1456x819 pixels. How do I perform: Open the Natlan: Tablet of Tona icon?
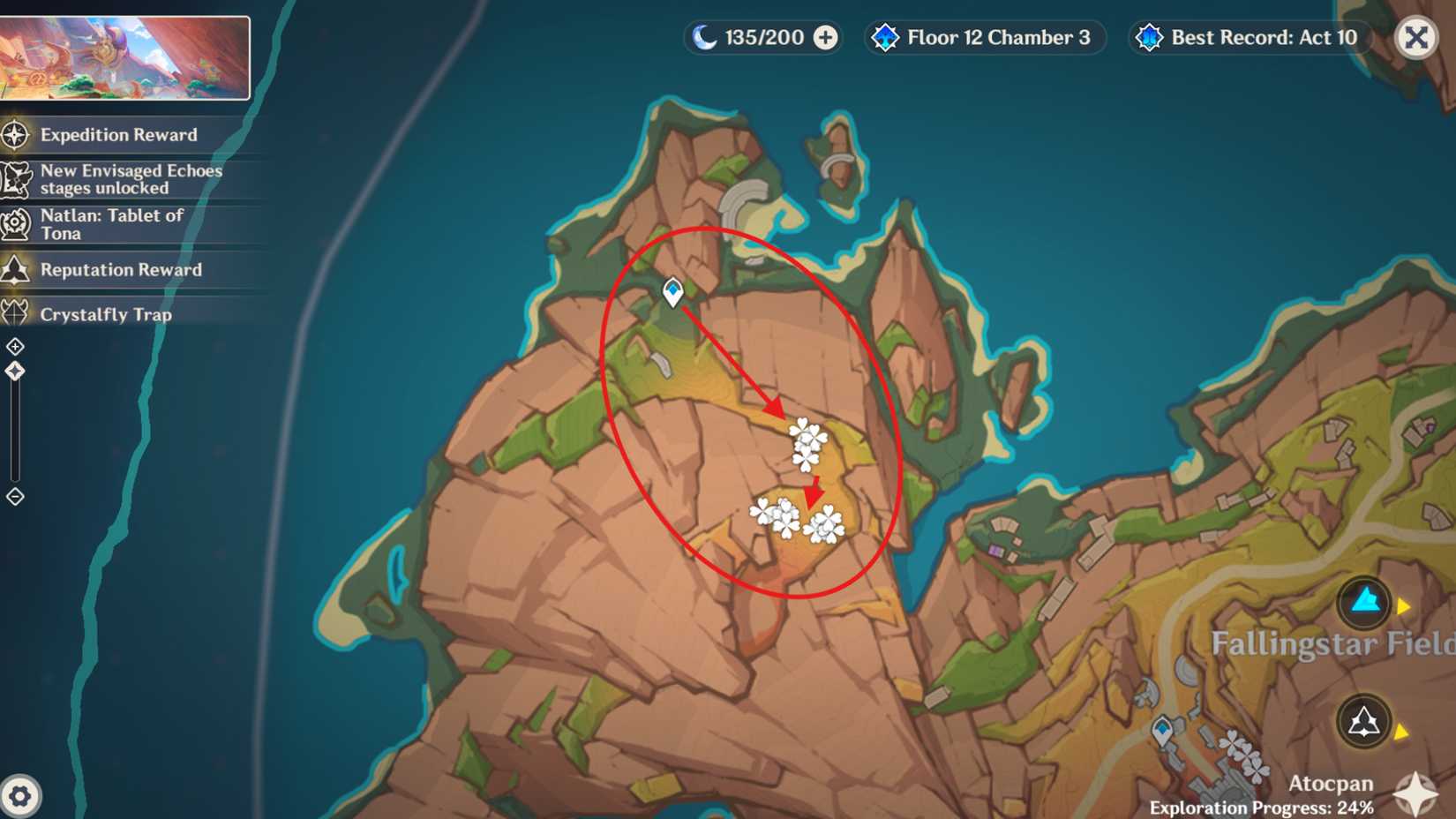[x=14, y=223]
